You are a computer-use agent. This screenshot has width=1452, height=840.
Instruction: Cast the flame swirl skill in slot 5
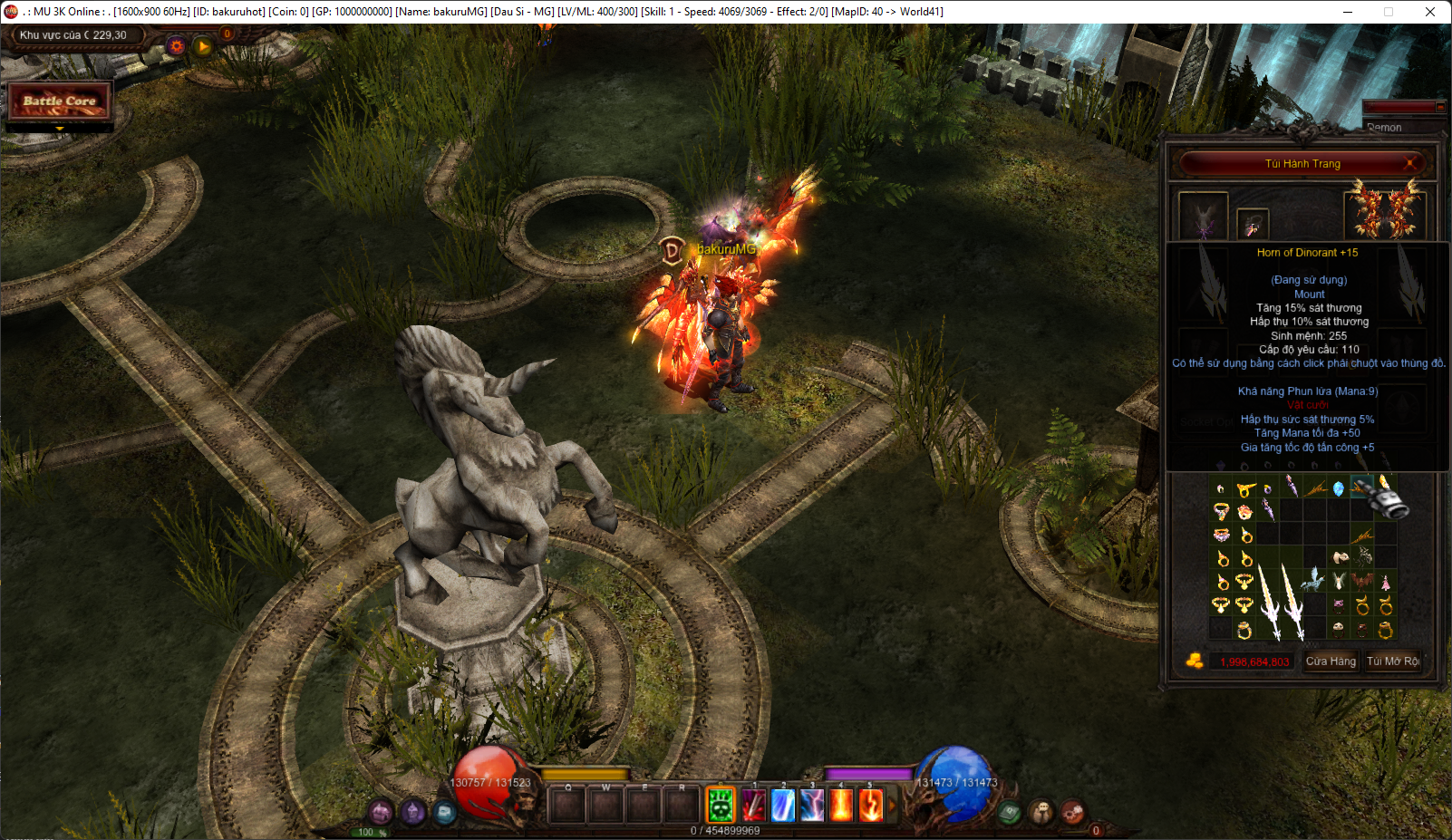(870, 805)
